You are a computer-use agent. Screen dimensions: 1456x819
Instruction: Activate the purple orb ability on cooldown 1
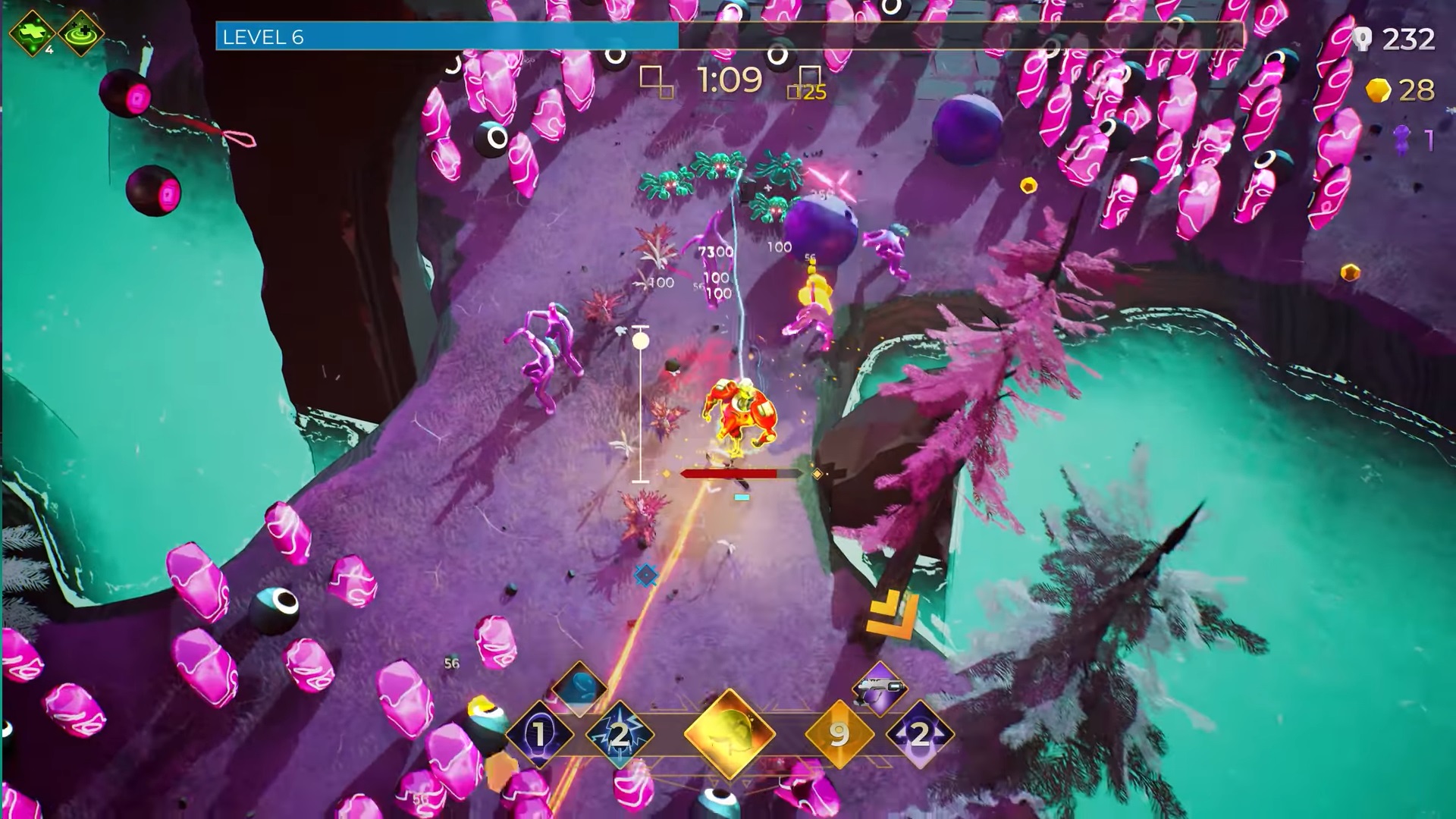[x=539, y=733]
